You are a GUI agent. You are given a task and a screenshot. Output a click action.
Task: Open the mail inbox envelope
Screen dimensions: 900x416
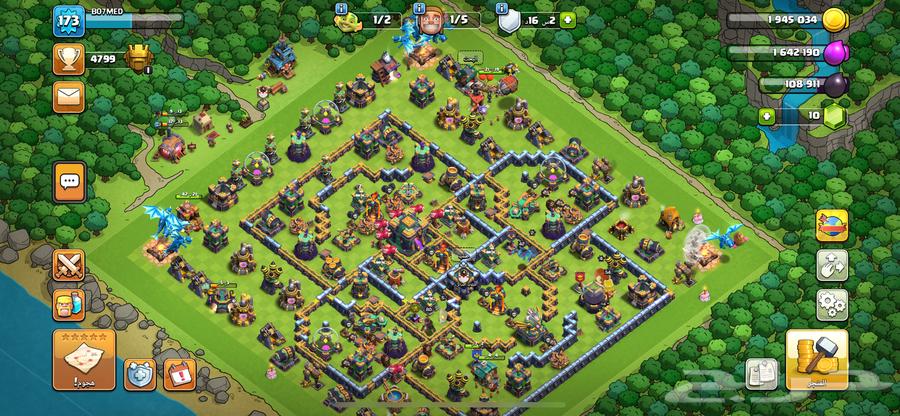click(69, 97)
